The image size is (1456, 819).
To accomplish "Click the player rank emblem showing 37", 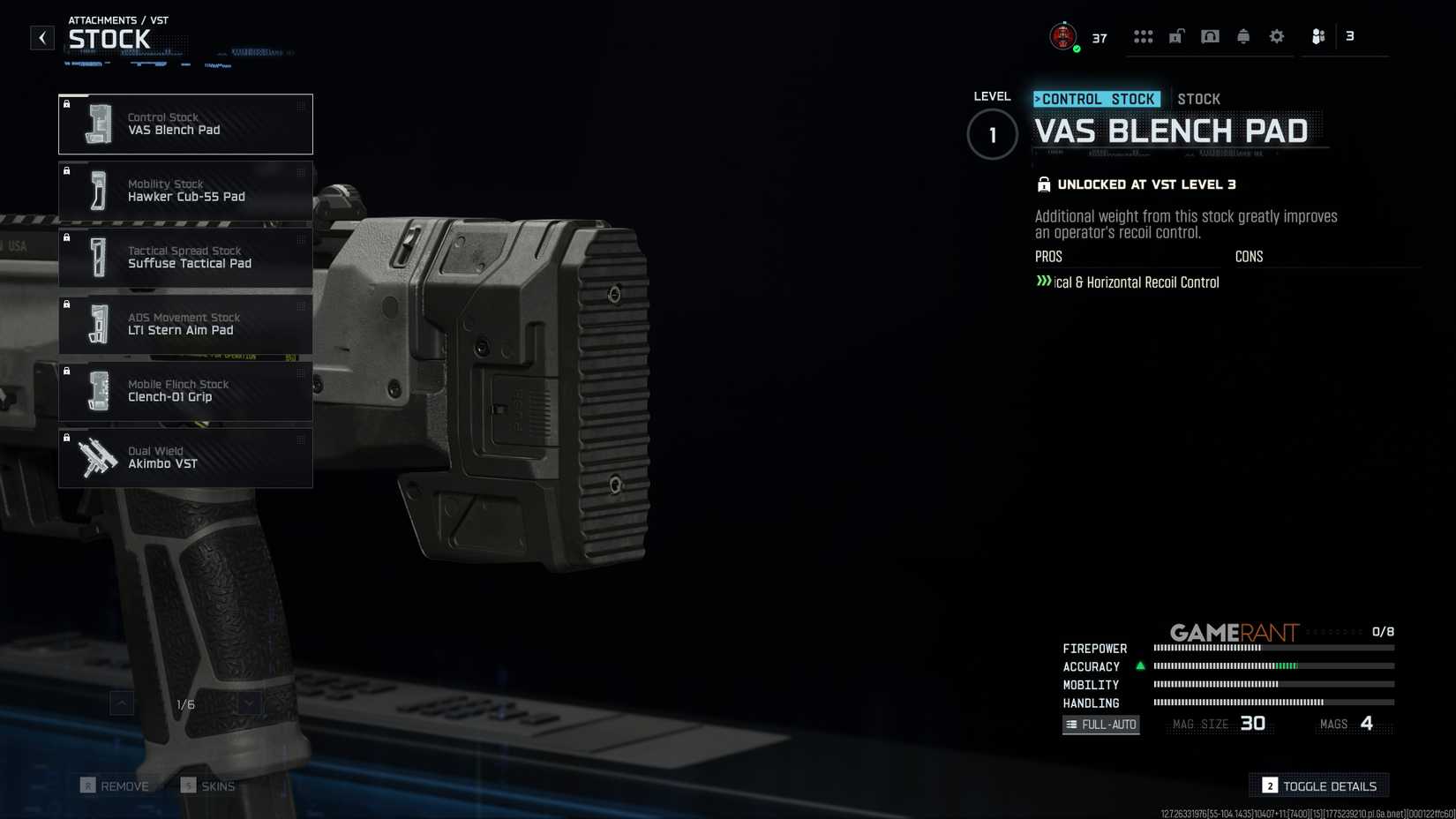I will [x=1065, y=35].
